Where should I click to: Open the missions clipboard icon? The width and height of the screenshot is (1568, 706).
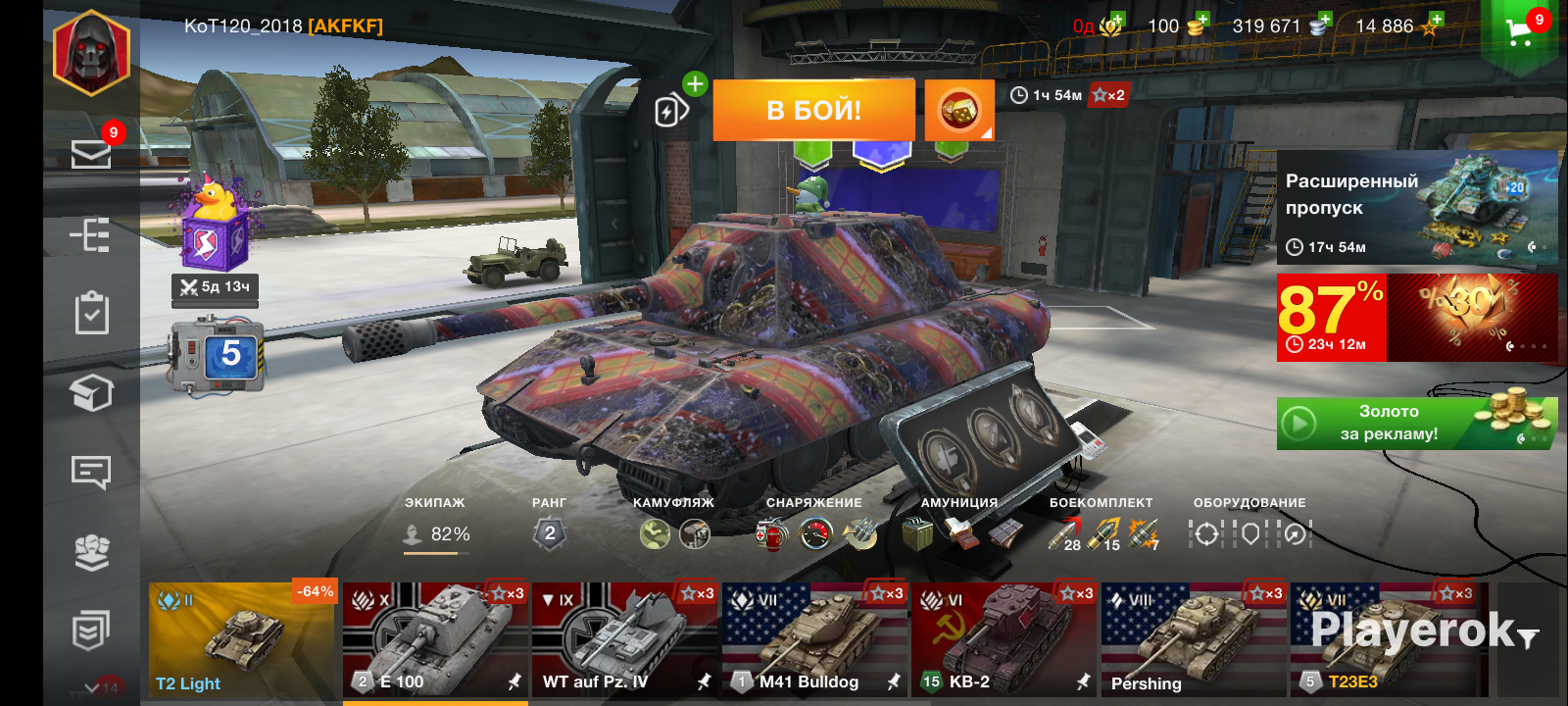(x=91, y=314)
